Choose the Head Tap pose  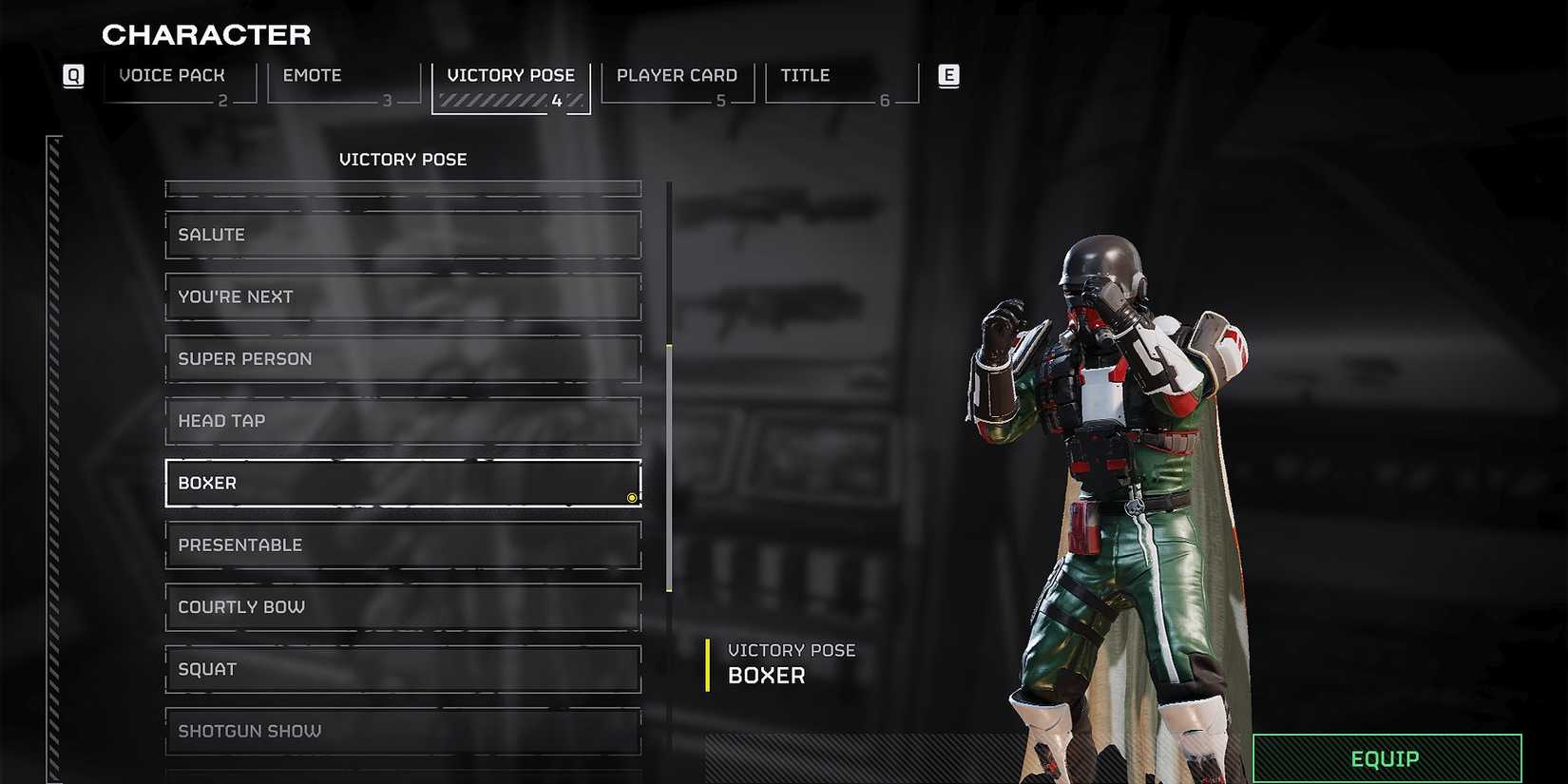click(x=403, y=420)
